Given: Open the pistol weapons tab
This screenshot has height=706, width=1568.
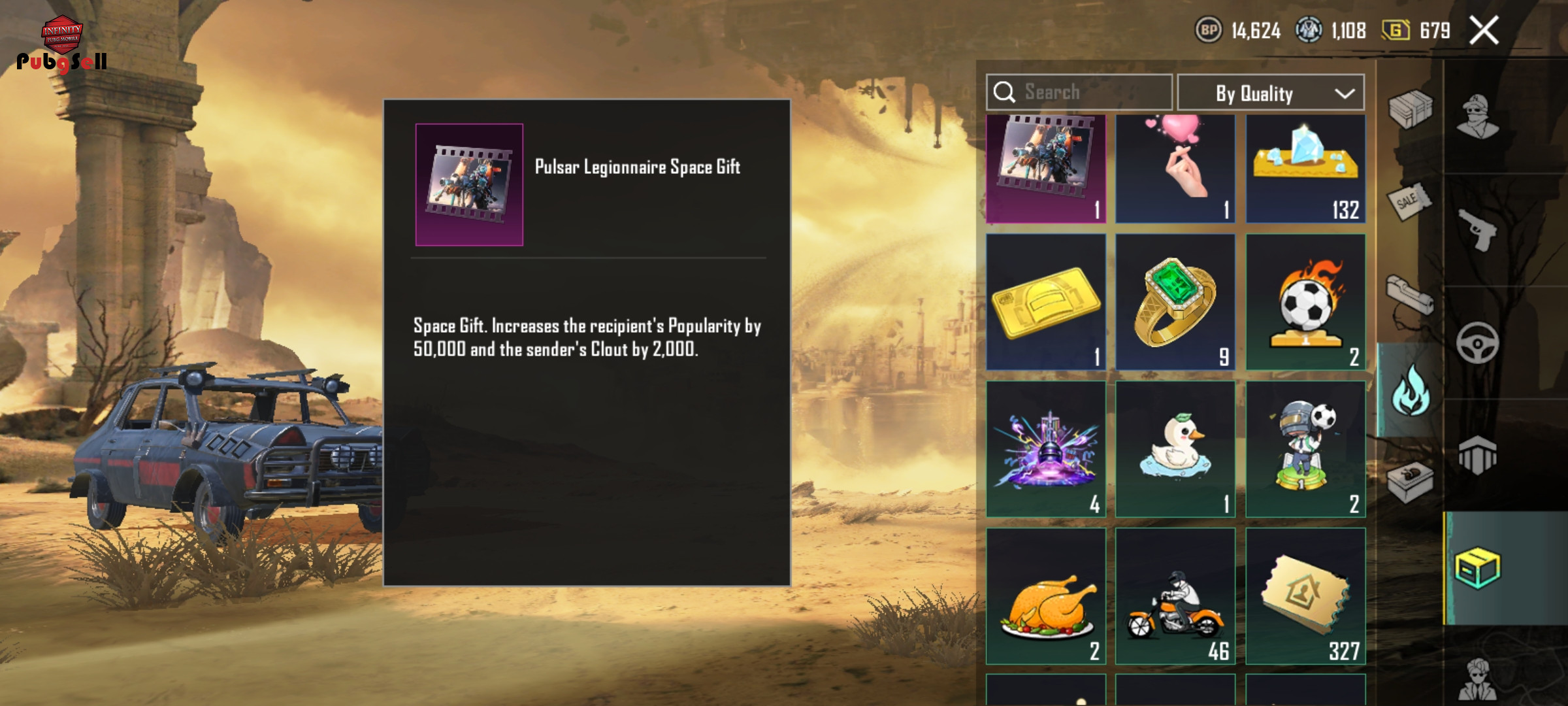Looking at the screenshot, I should tap(1478, 229).
